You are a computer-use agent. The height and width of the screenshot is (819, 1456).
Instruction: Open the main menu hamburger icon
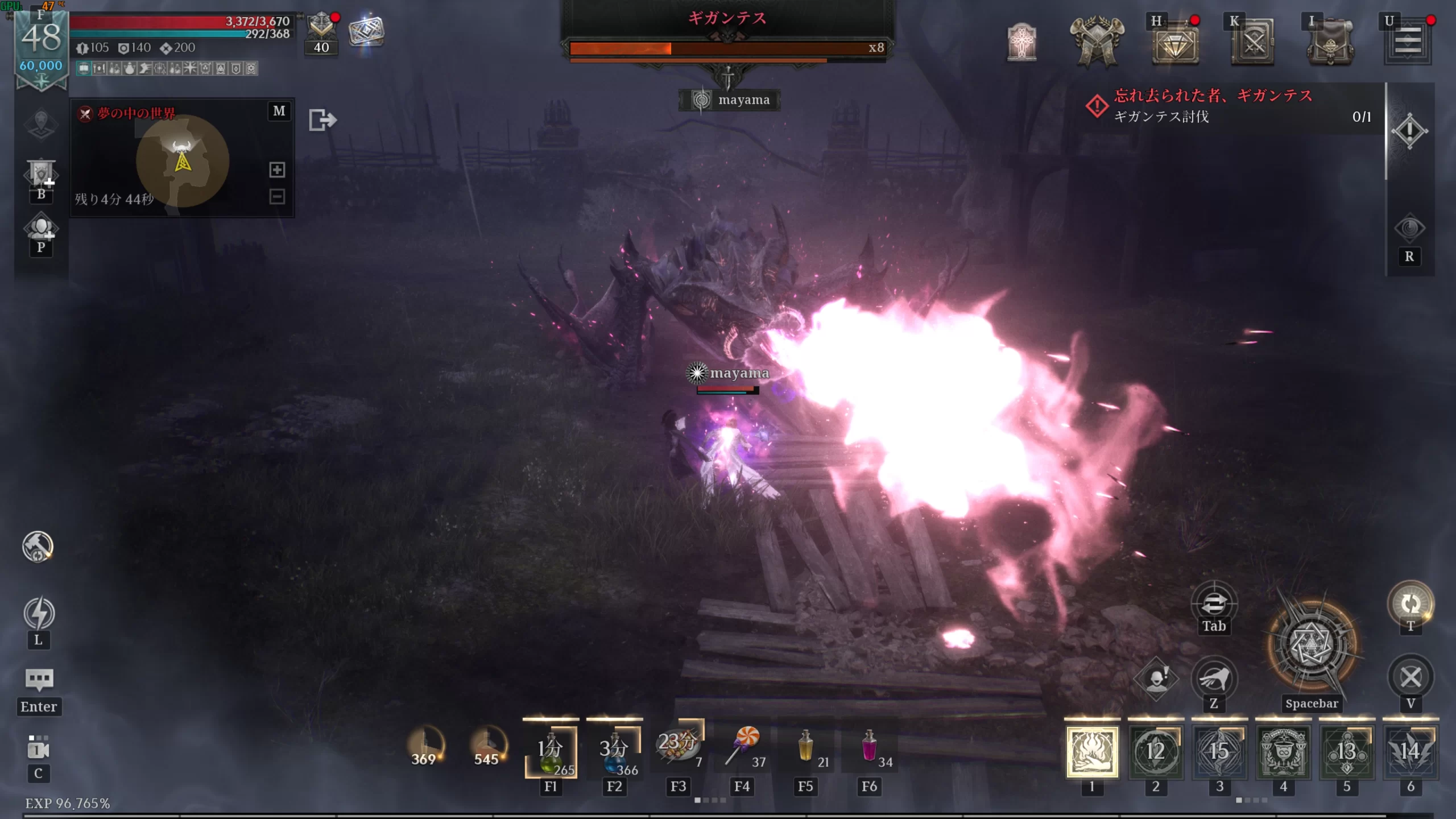(x=1408, y=41)
